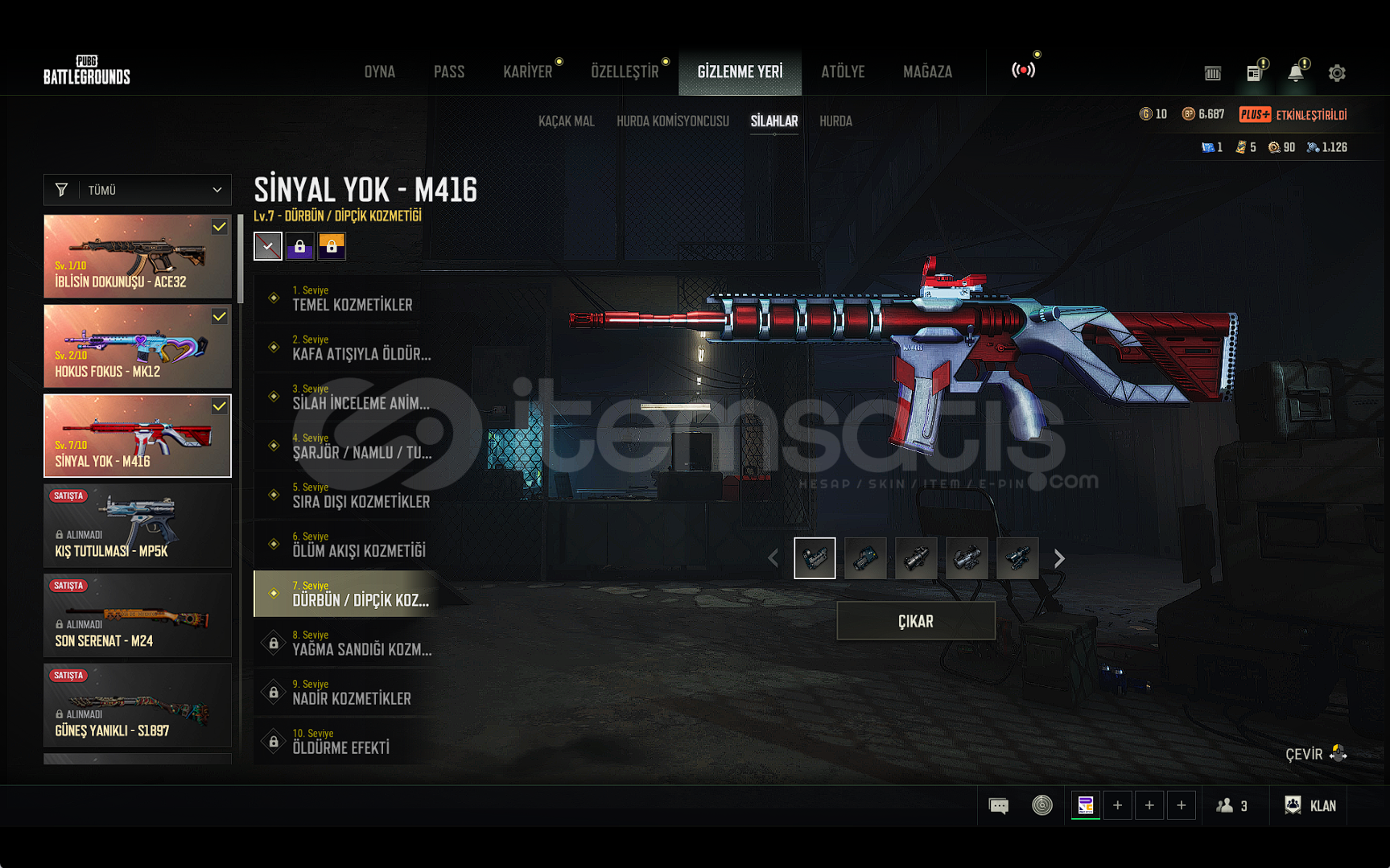Select the KAÇAK MAL sub-tab
This screenshot has width=1390, height=868.
[566, 121]
